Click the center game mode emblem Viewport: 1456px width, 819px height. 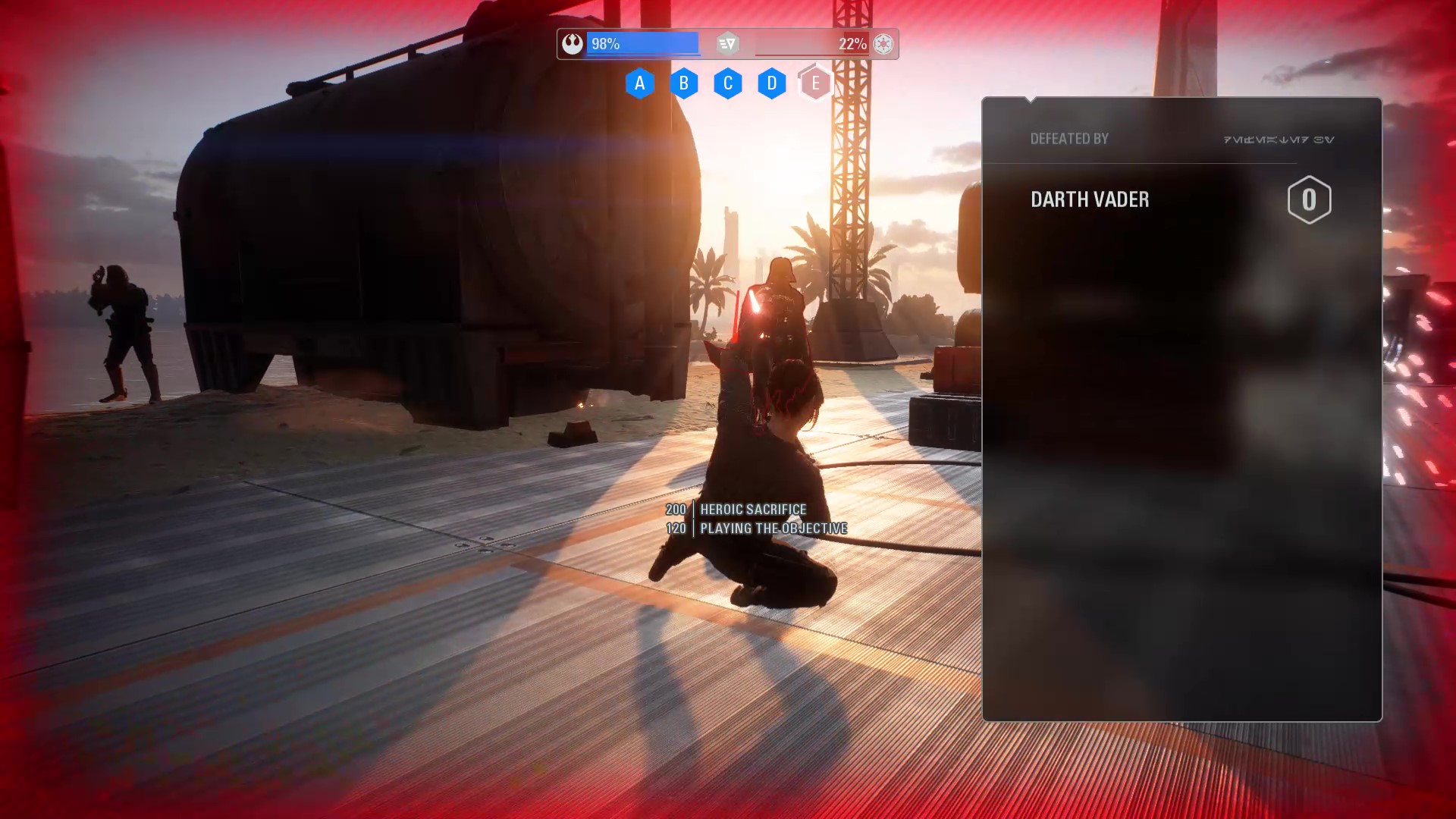click(x=727, y=44)
